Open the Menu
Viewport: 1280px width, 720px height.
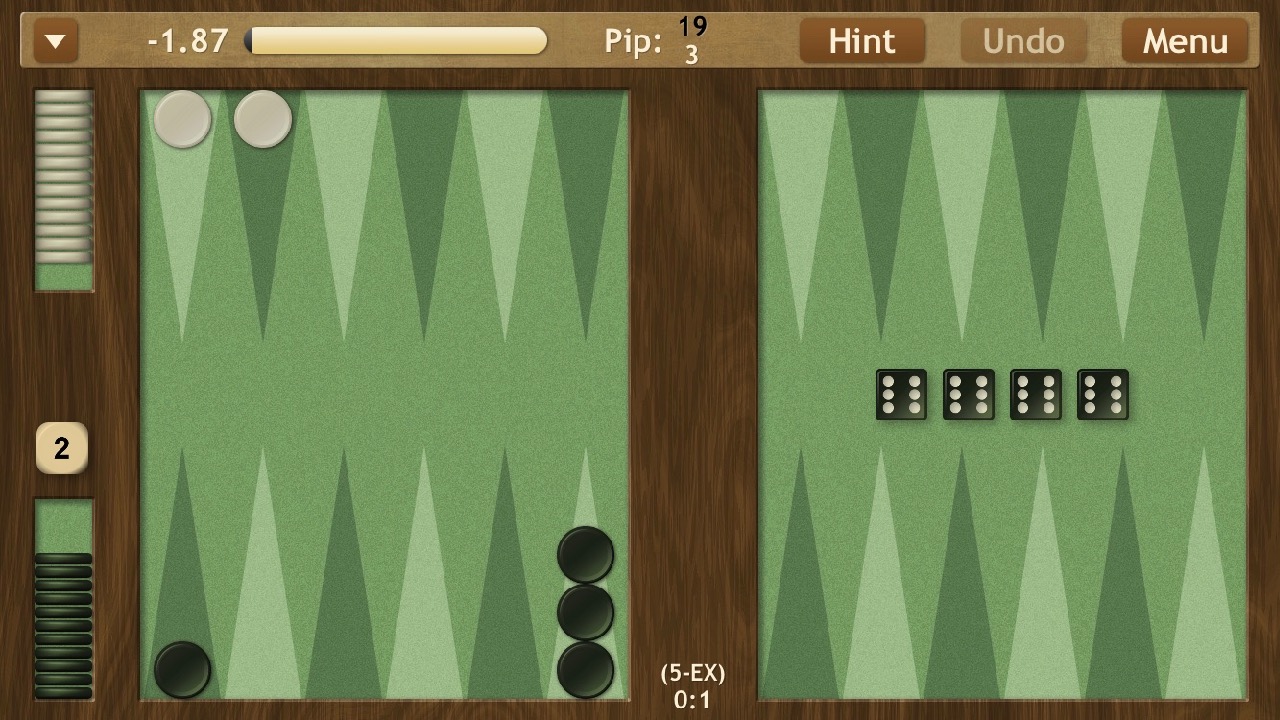pyautogui.click(x=1185, y=41)
